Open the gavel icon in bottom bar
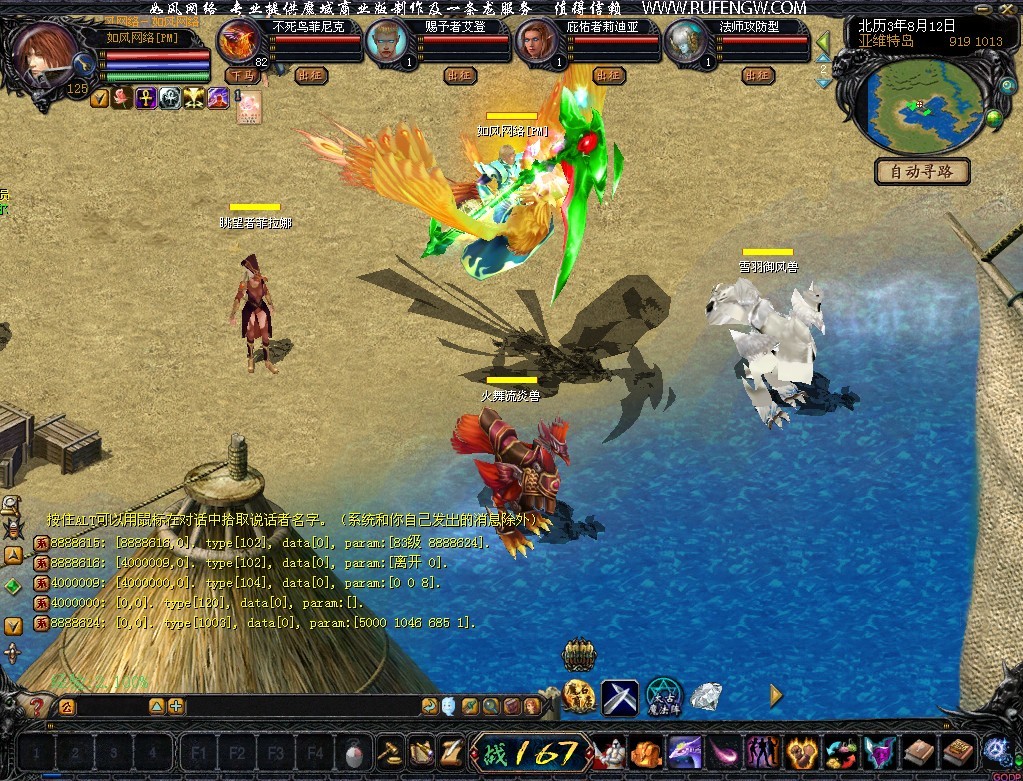This screenshot has width=1023, height=781. 388,751
